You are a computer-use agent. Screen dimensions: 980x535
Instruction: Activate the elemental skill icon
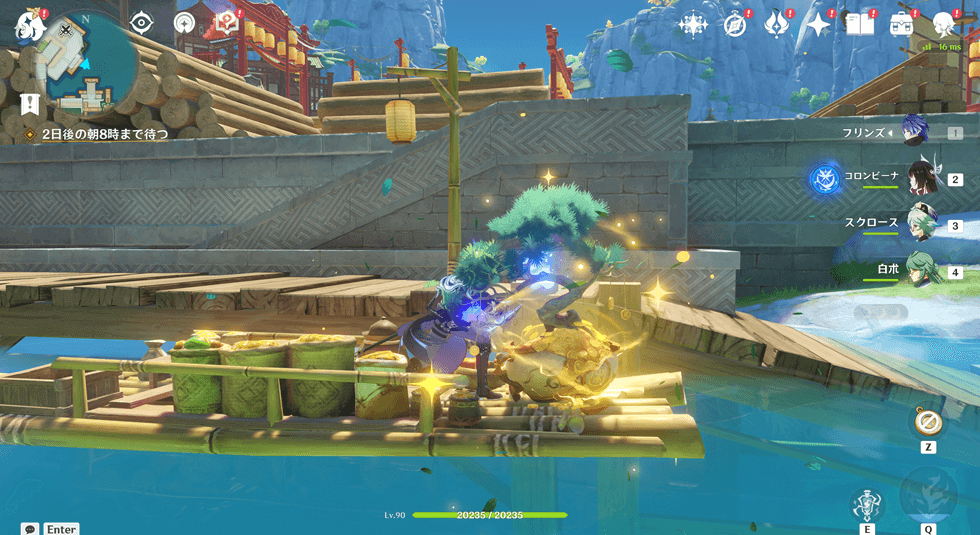pos(867,506)
